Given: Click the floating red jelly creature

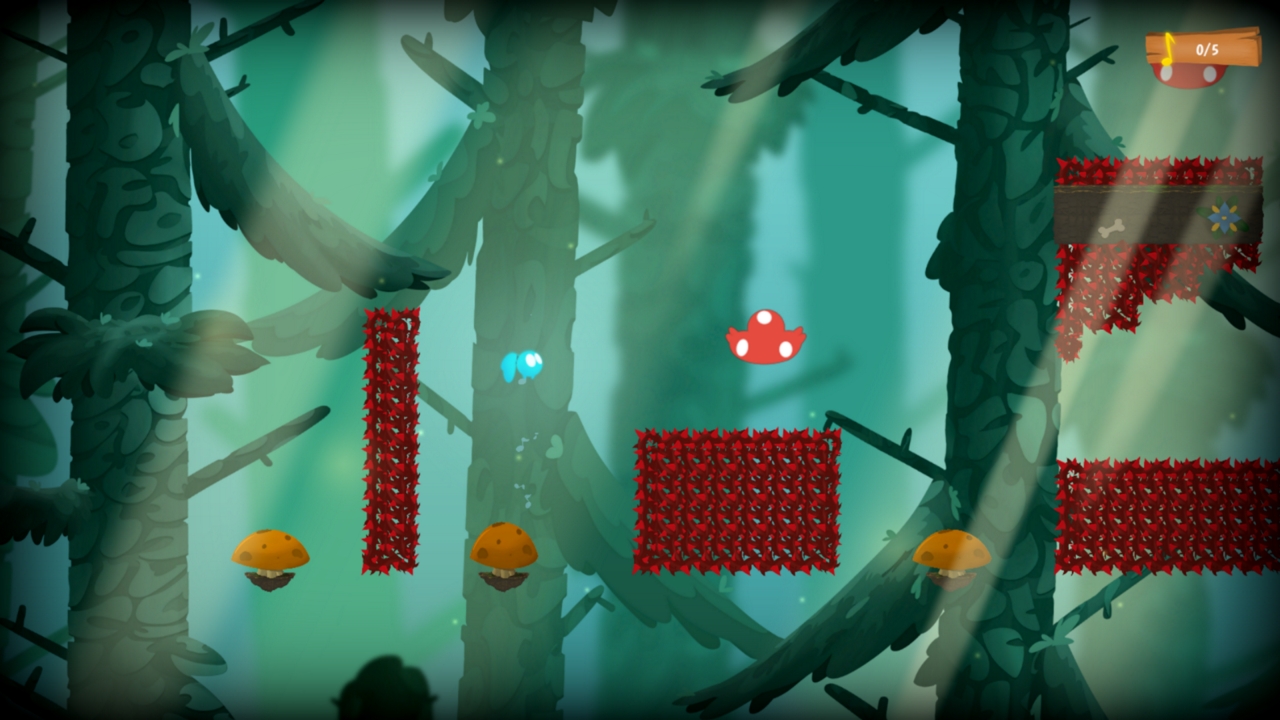Looking at the screenshot, I should [764, 337].
